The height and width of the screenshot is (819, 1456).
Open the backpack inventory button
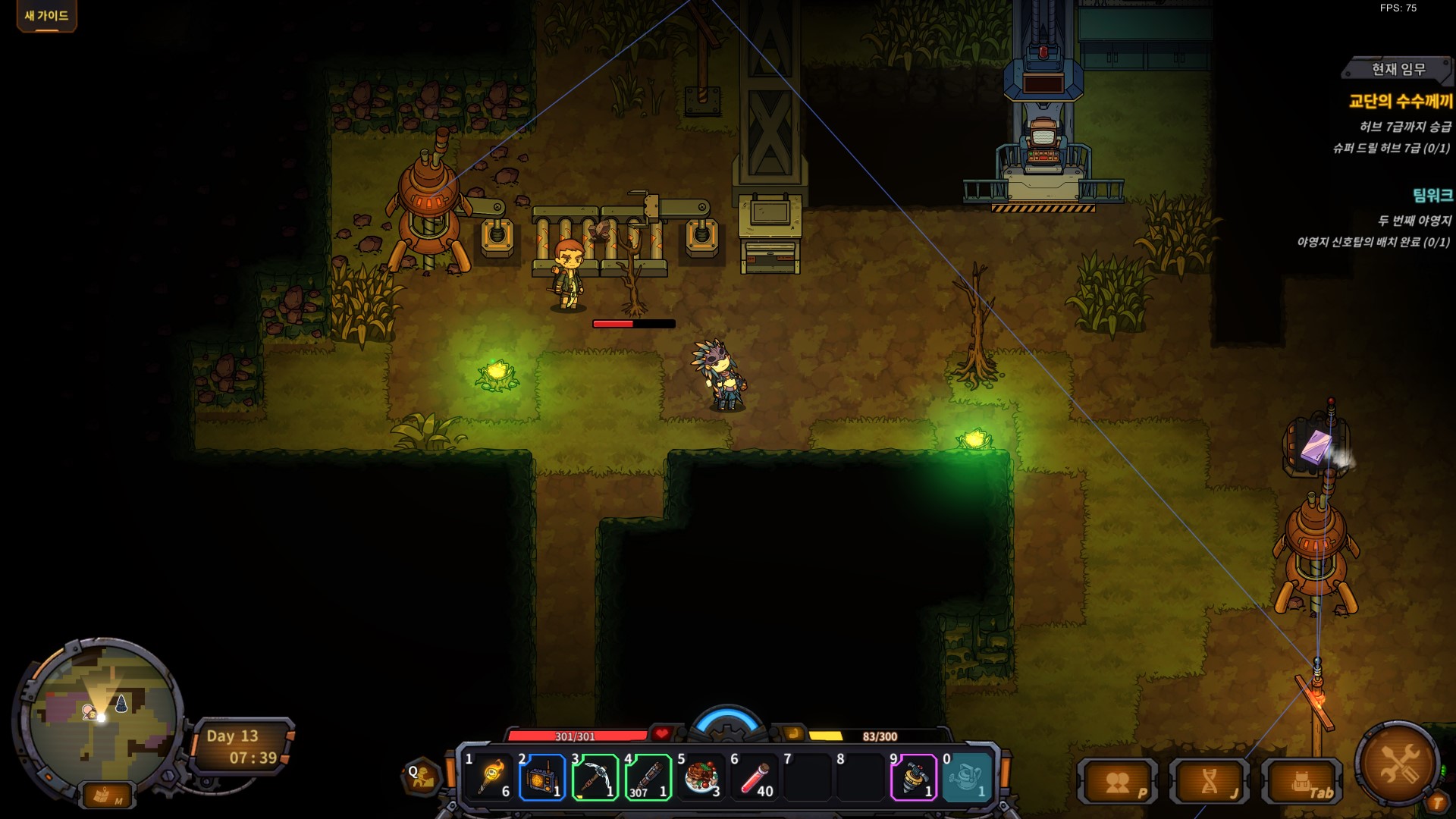click(1302, 783)
